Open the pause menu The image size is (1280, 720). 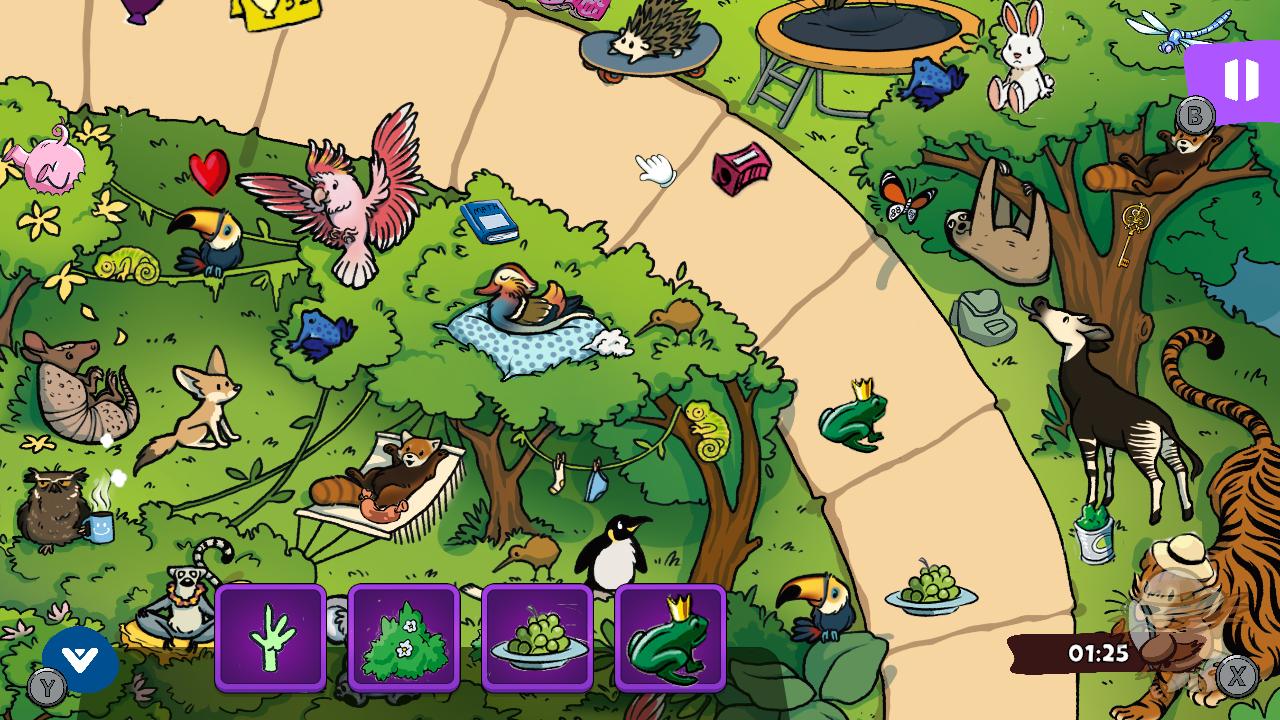click(x=1240, y=80)
